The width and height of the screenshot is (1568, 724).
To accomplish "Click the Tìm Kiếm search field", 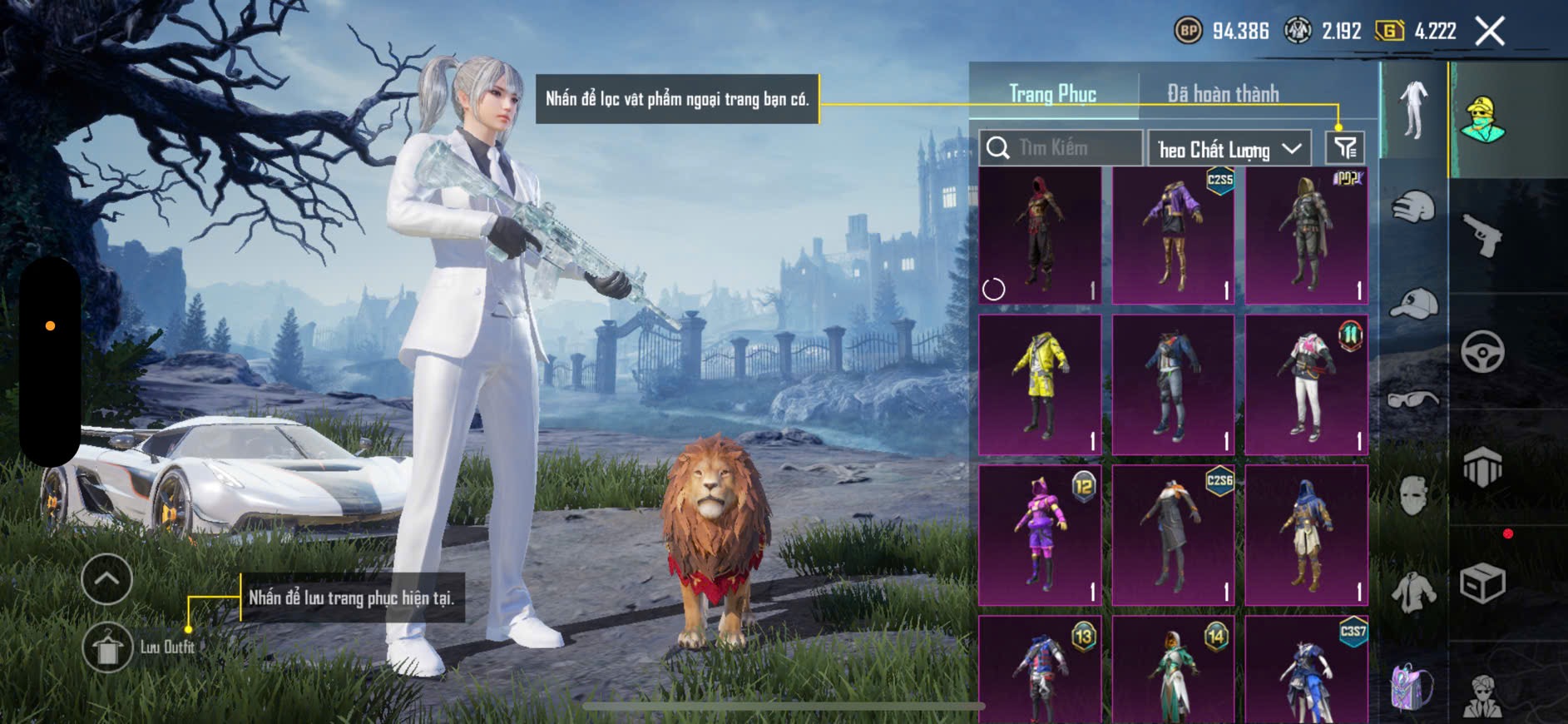I will point(1061,148).
